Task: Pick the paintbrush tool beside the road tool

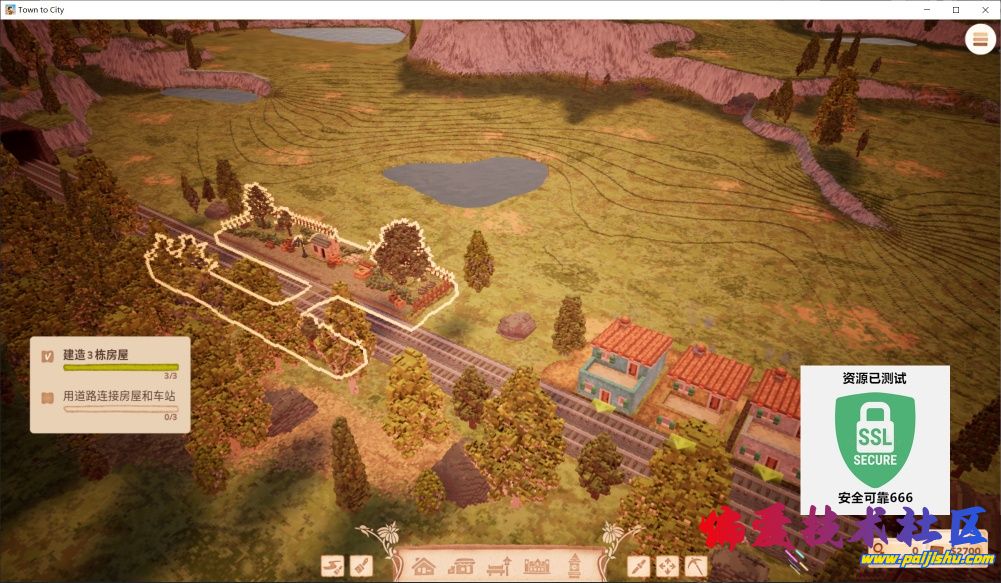Action: 360,566
